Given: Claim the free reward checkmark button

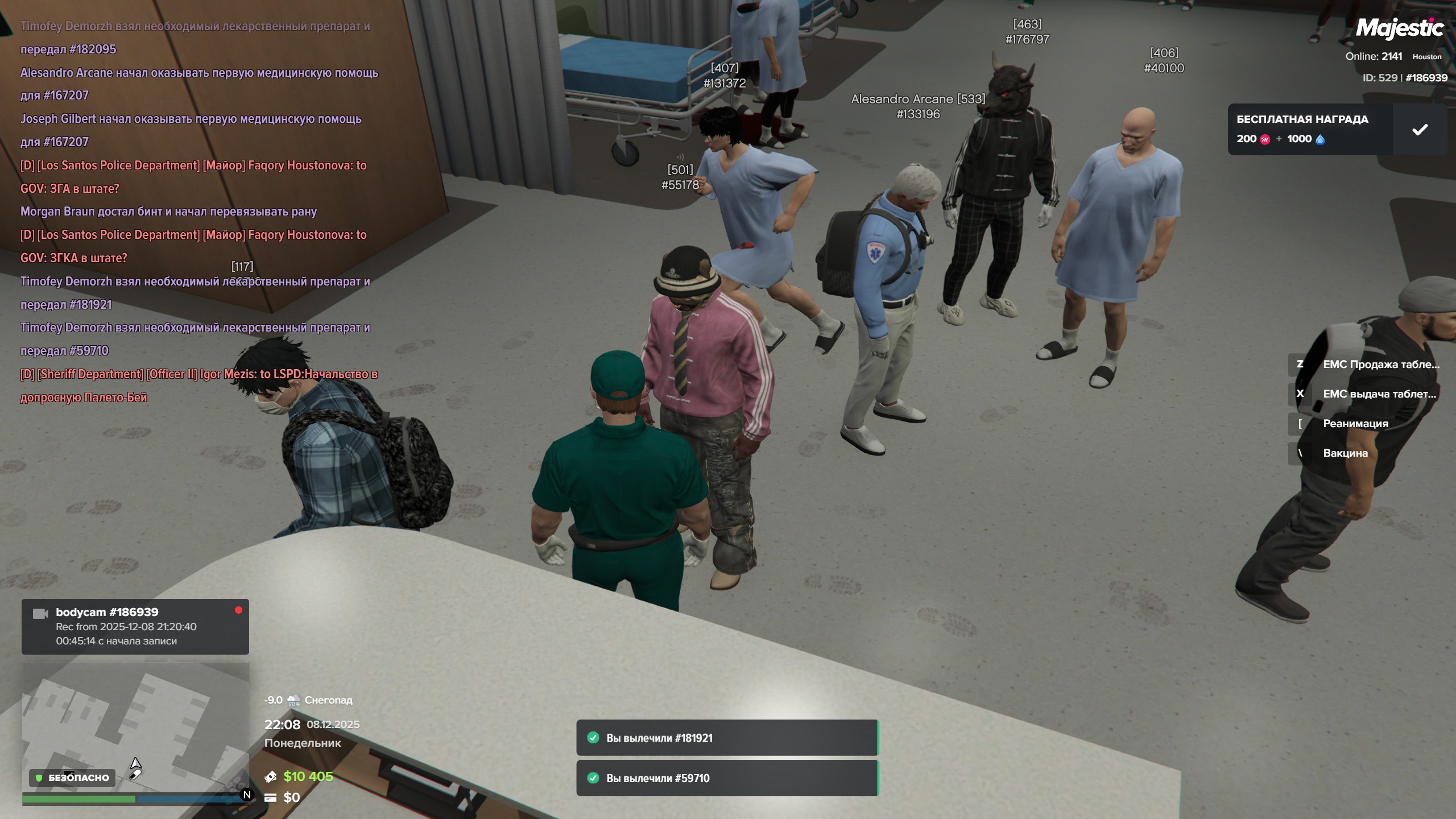Looking at the screenshot, I should point(1420,130).
